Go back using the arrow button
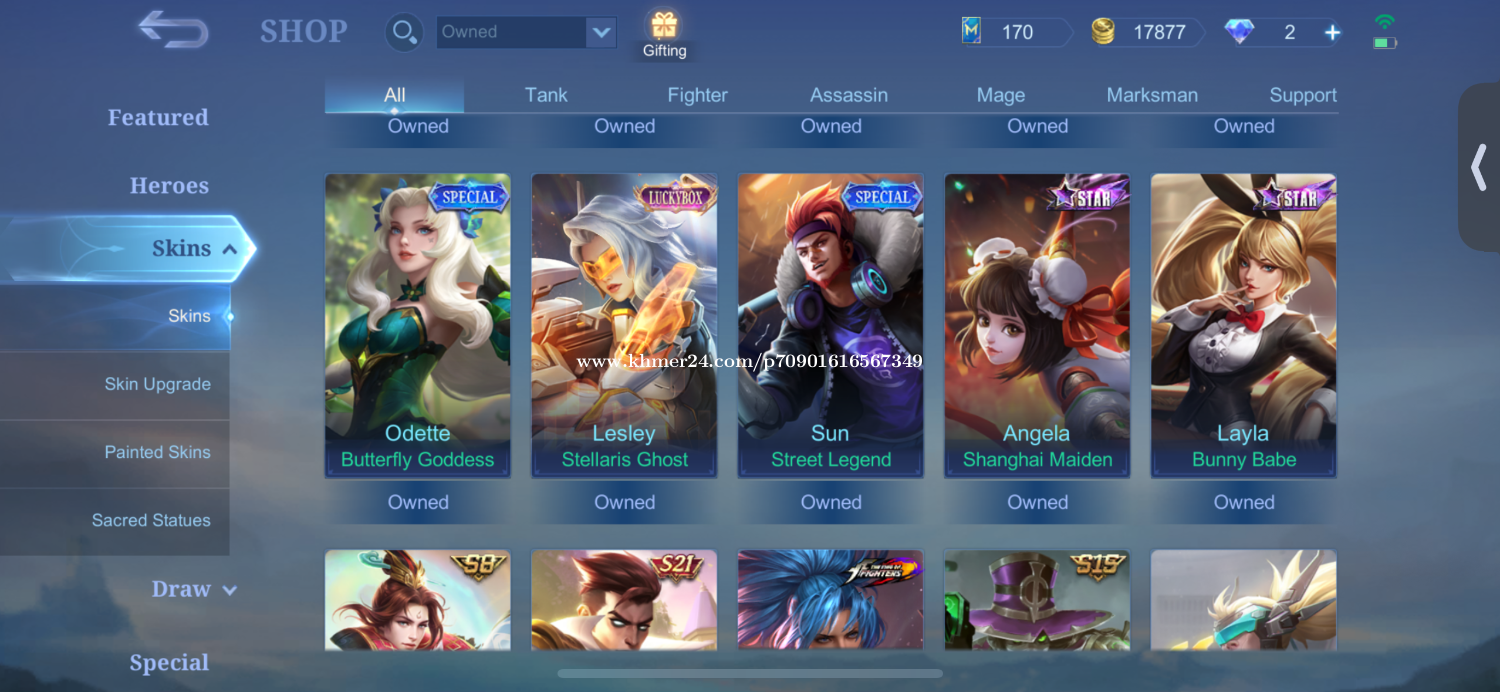1500x692 pixels. 173,29
